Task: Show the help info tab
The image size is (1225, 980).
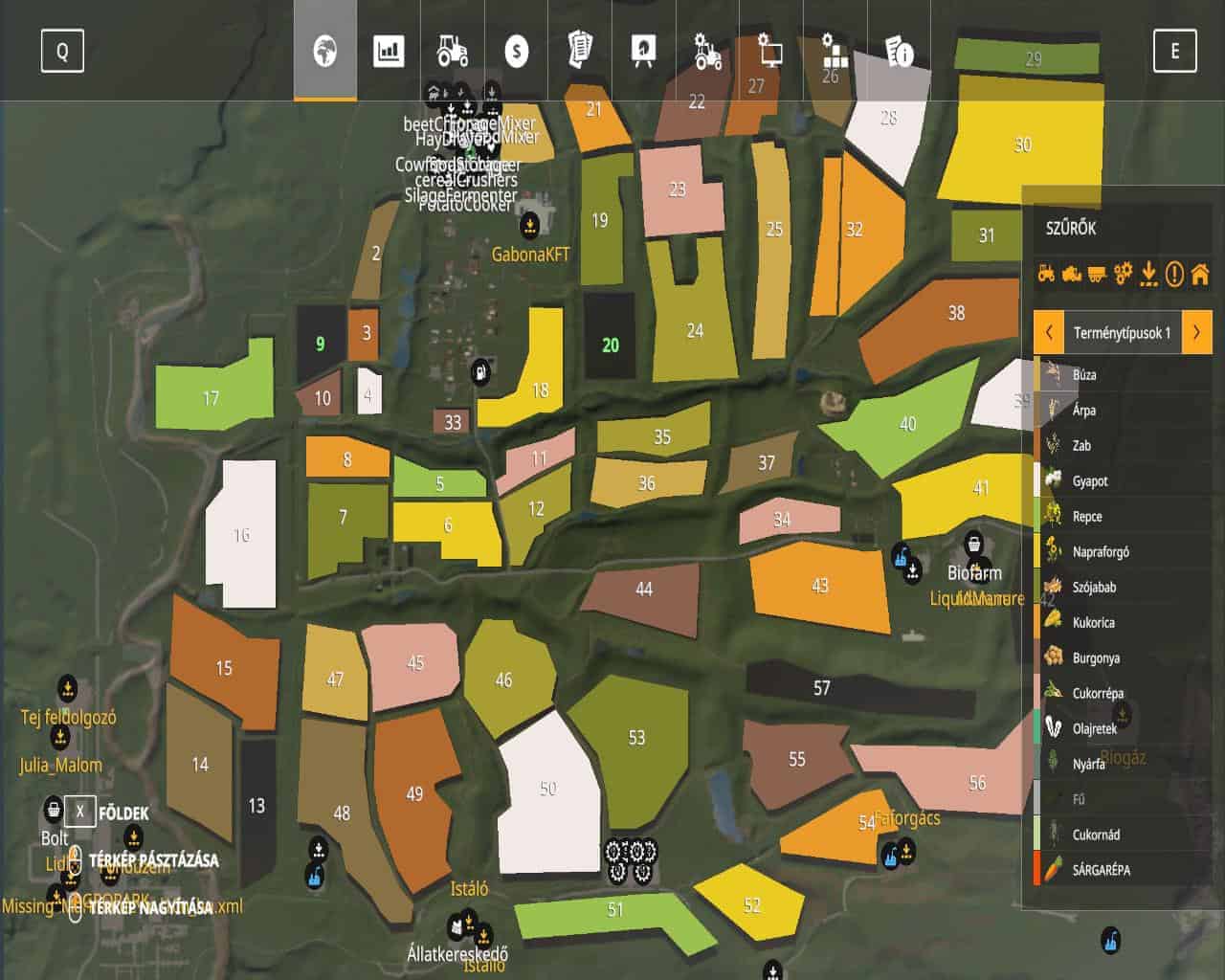Action: [900, 51]
